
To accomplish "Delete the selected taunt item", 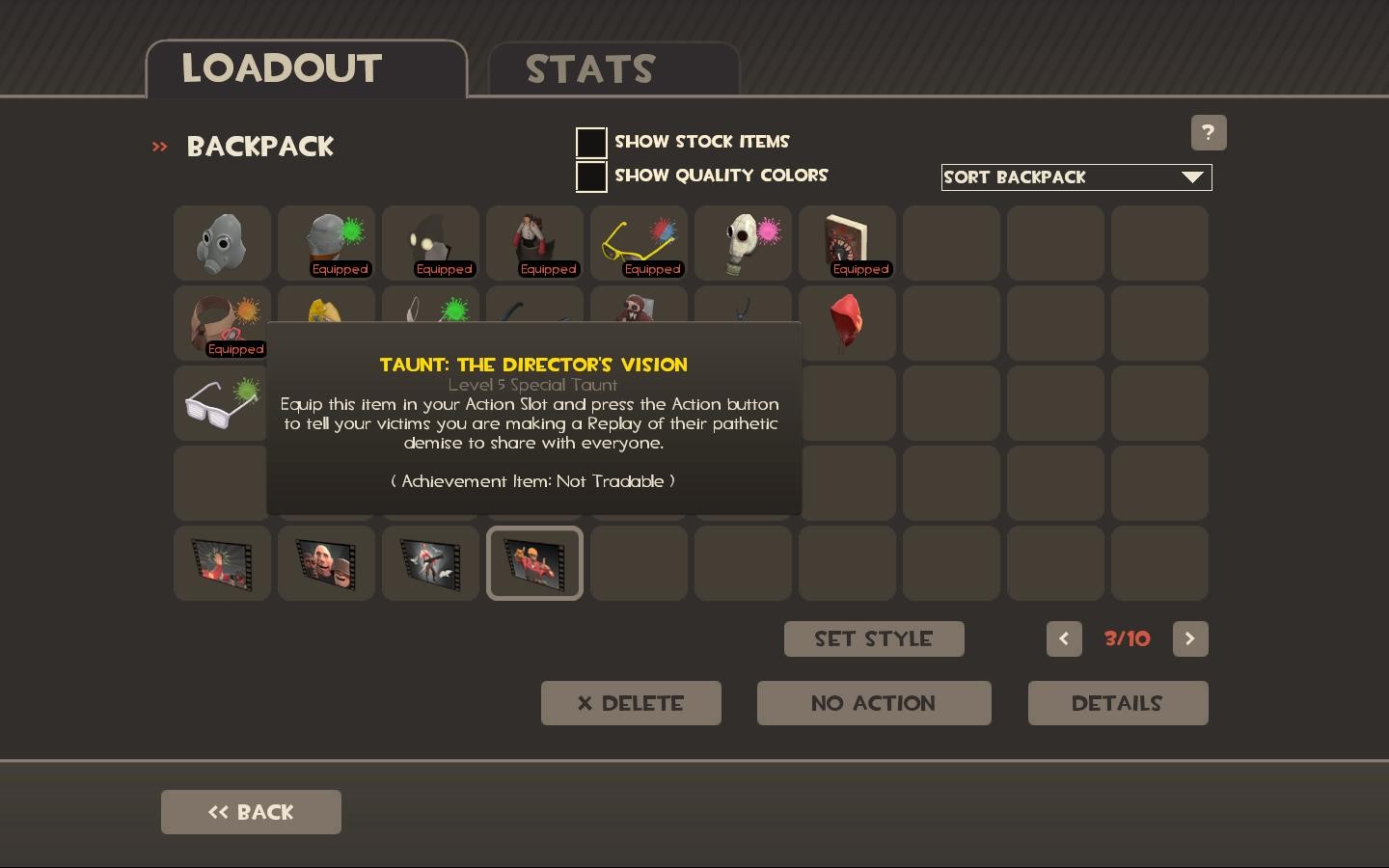I will point(631,703).
